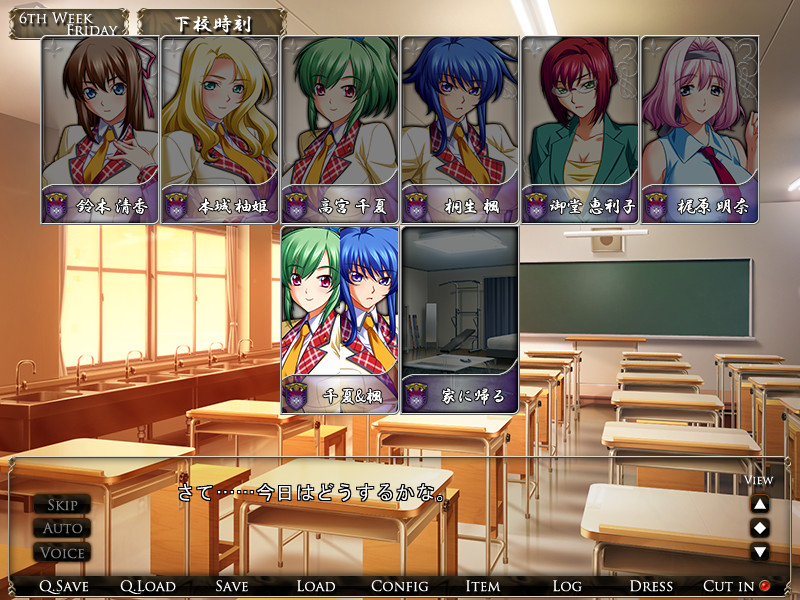Choose the 御堂恵利子 character card
This screenshot has width=800, height=600.
(x=580, y=130)
